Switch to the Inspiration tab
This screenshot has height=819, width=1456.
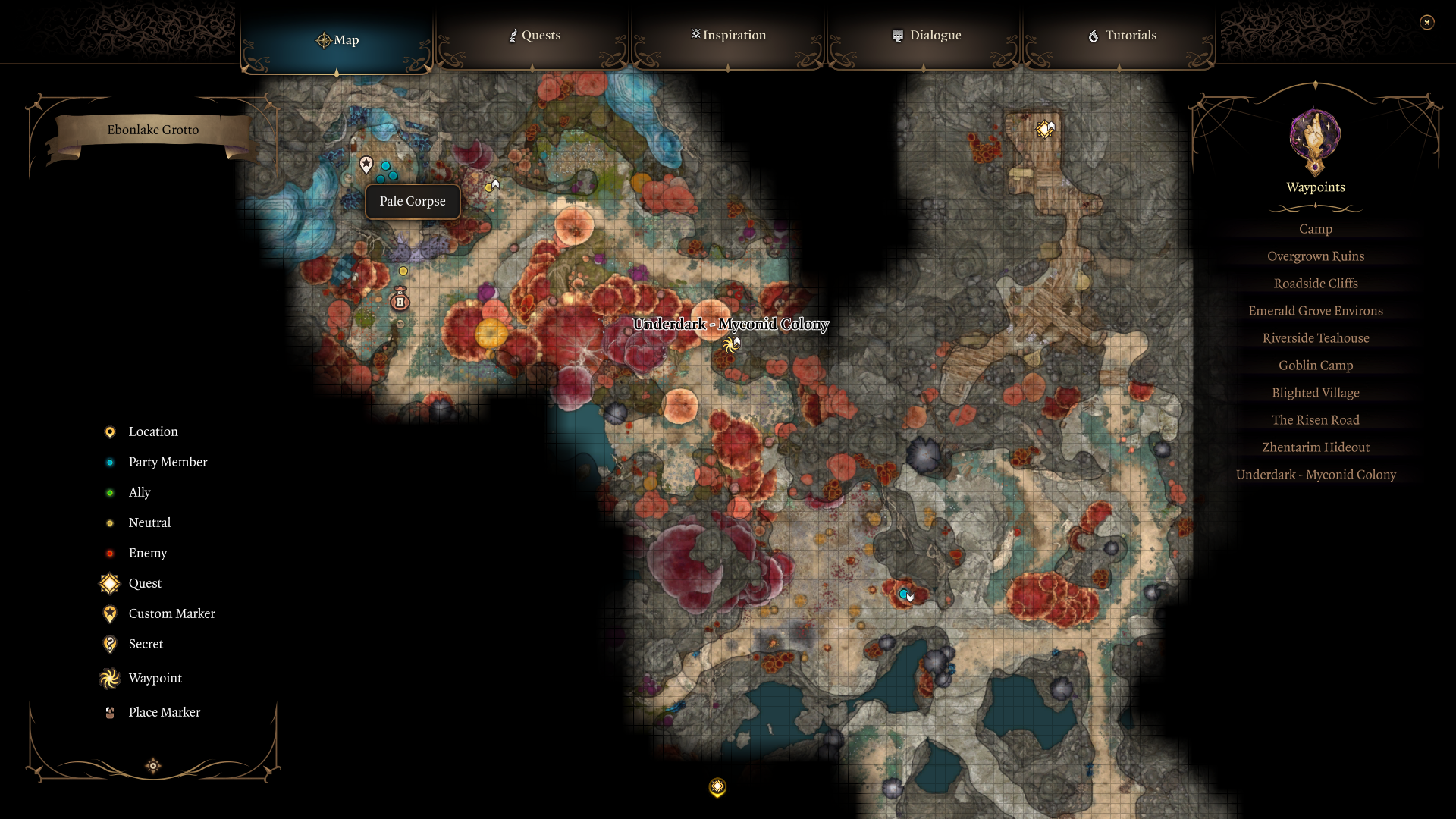[727, 35]
